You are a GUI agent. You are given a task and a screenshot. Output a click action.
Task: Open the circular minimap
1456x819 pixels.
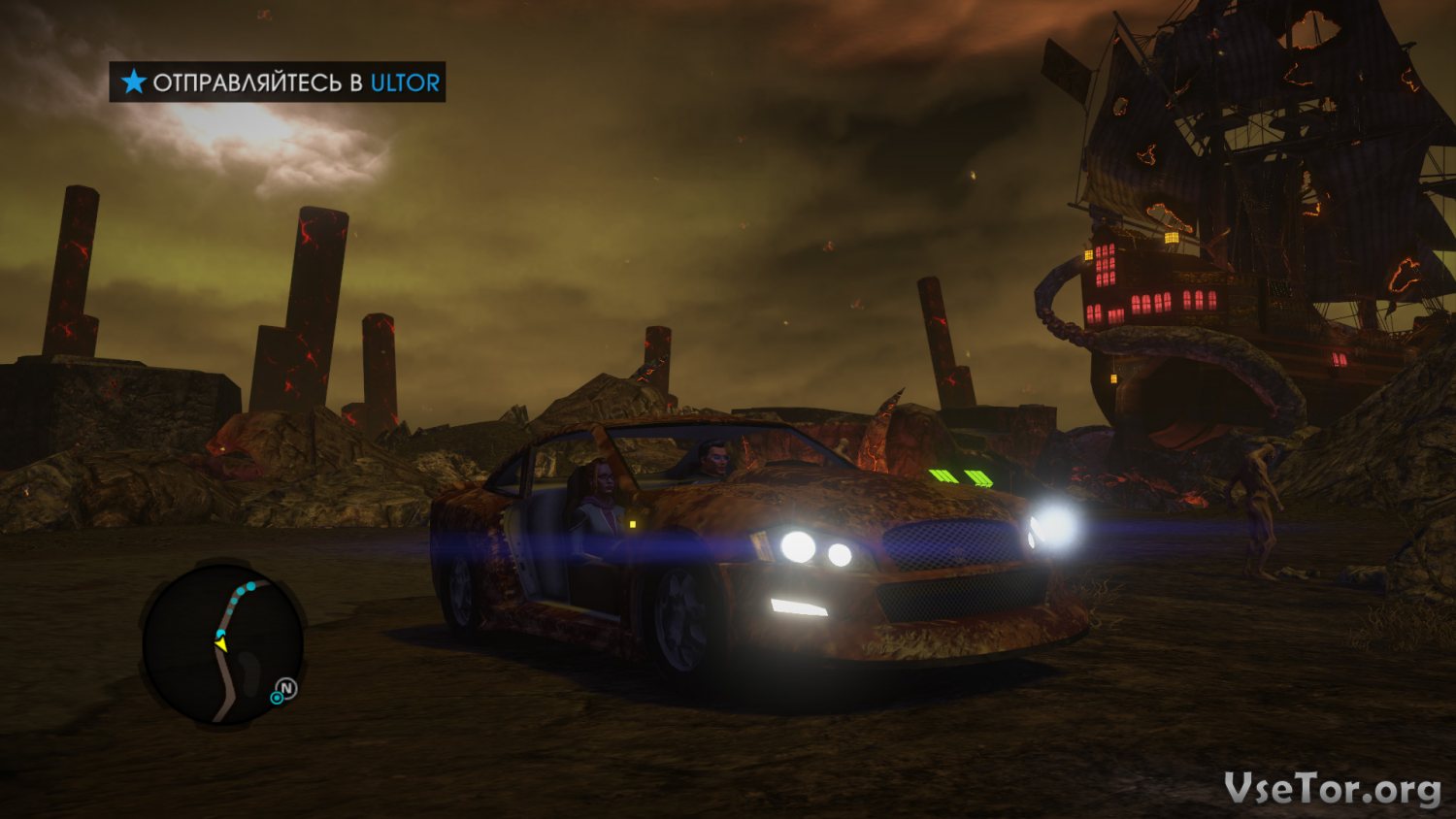click(222, 644)
